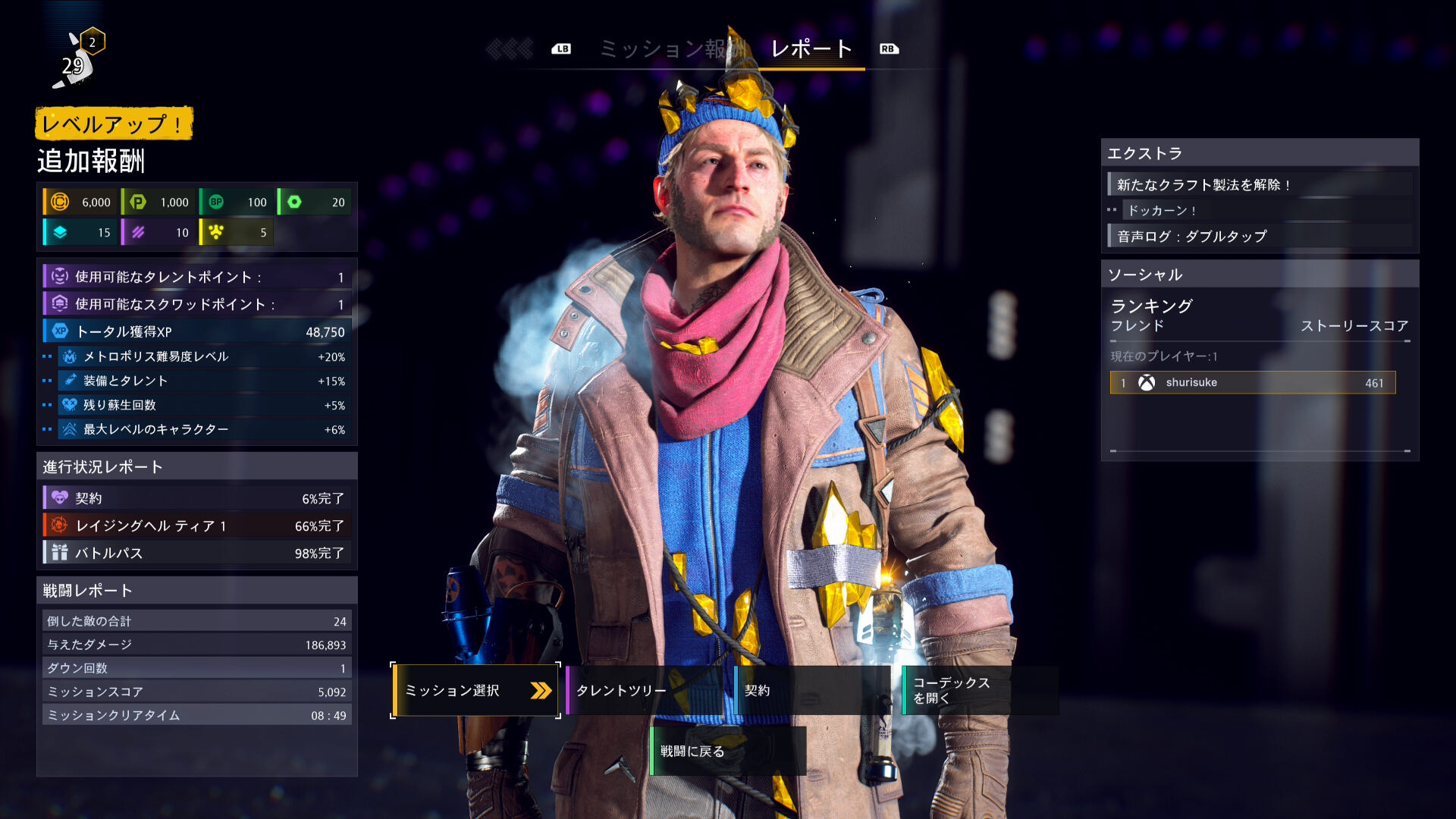Select the shurisuke ranking row
Screen dimensions: 1456x819
(1252, 383)
